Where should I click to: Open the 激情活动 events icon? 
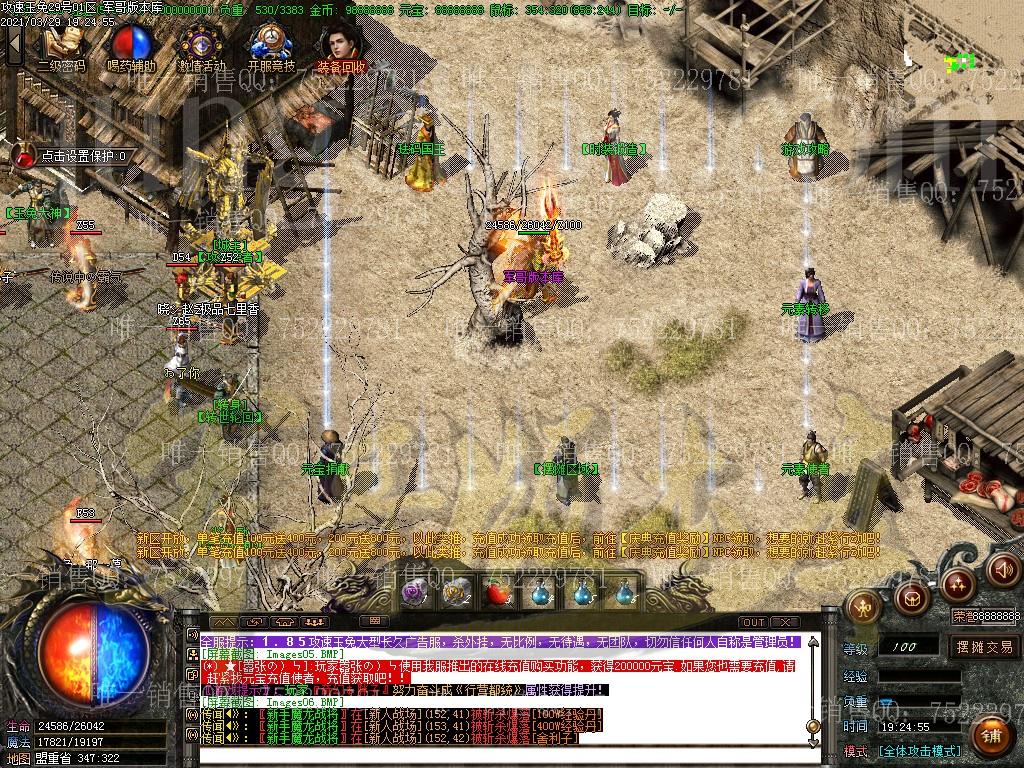(x=201, y=44)
